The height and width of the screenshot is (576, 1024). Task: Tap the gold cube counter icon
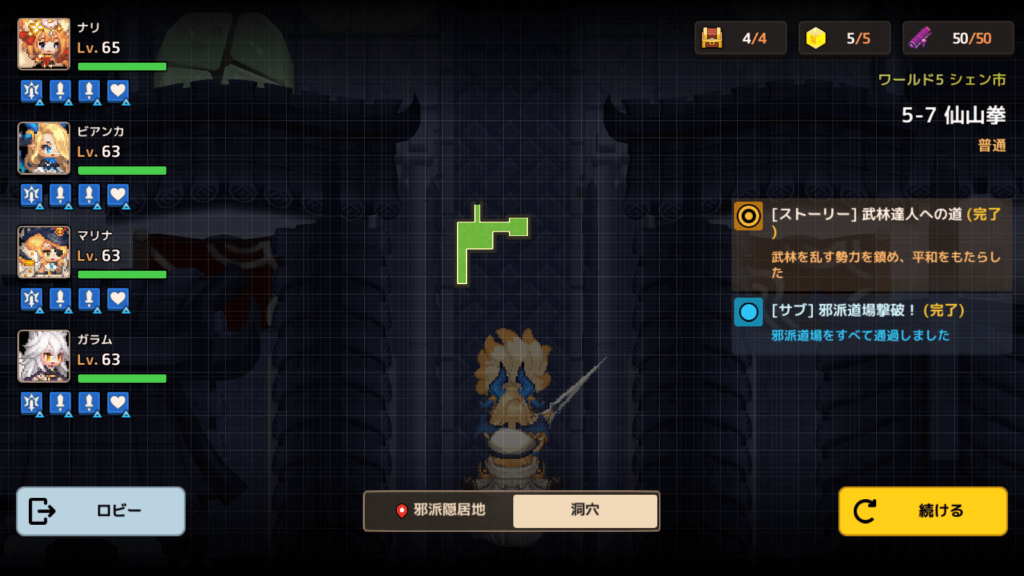(x=817, y=38)
